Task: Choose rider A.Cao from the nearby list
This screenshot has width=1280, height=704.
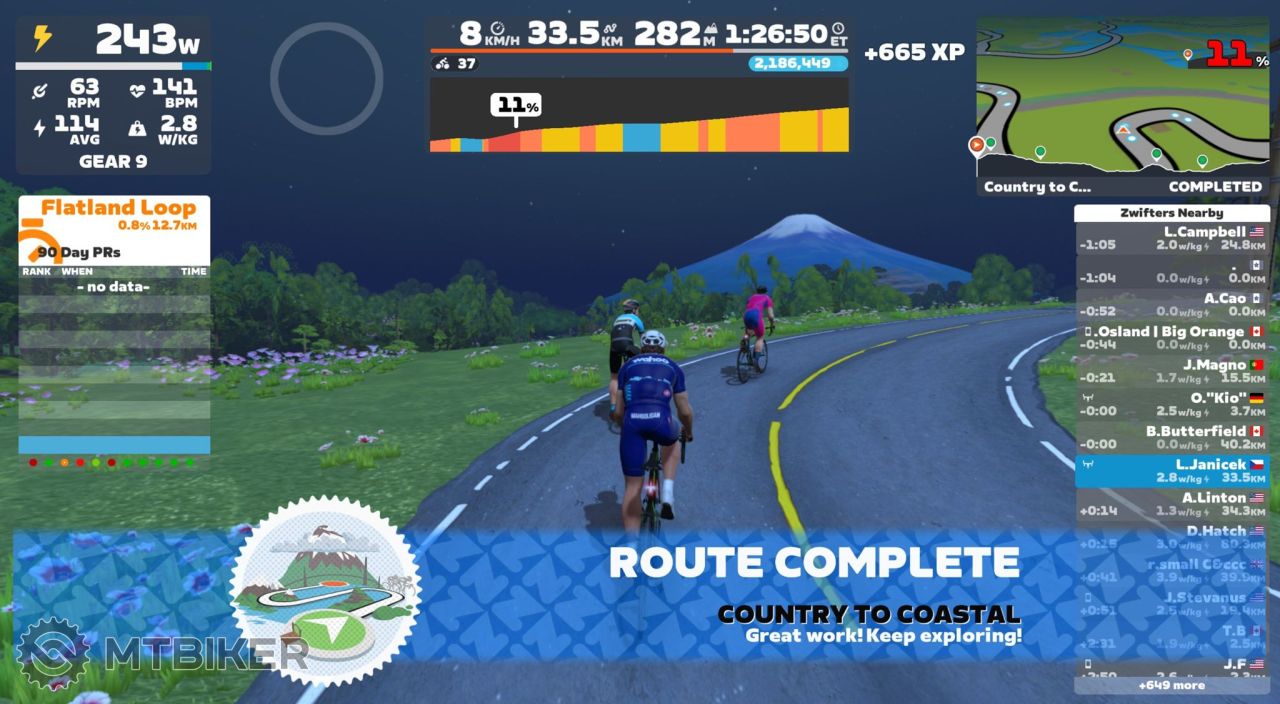Action: click(1171, 304)
